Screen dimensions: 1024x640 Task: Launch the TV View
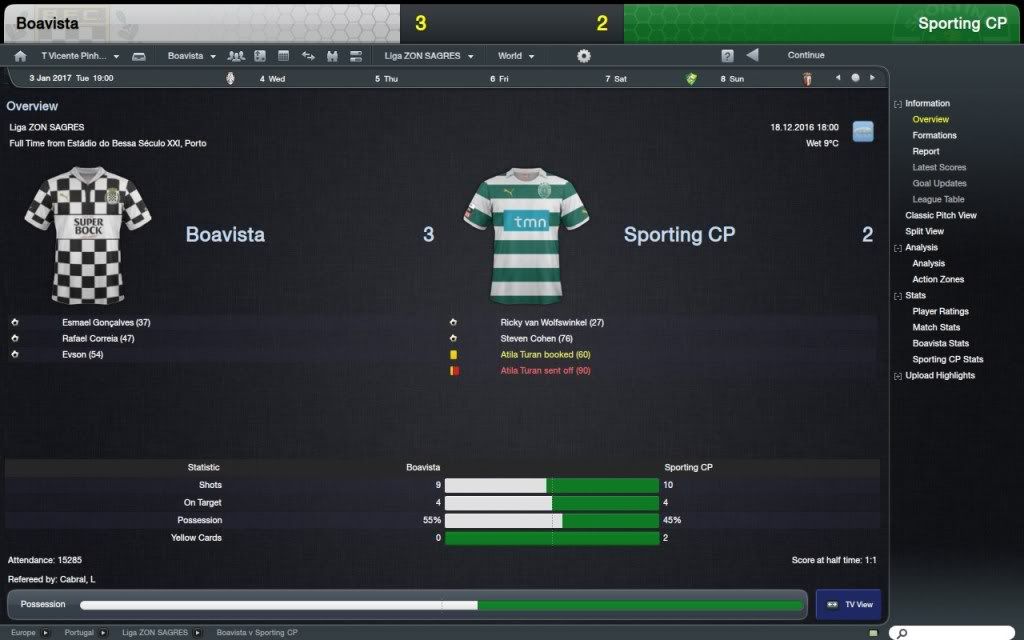(850, 604)
